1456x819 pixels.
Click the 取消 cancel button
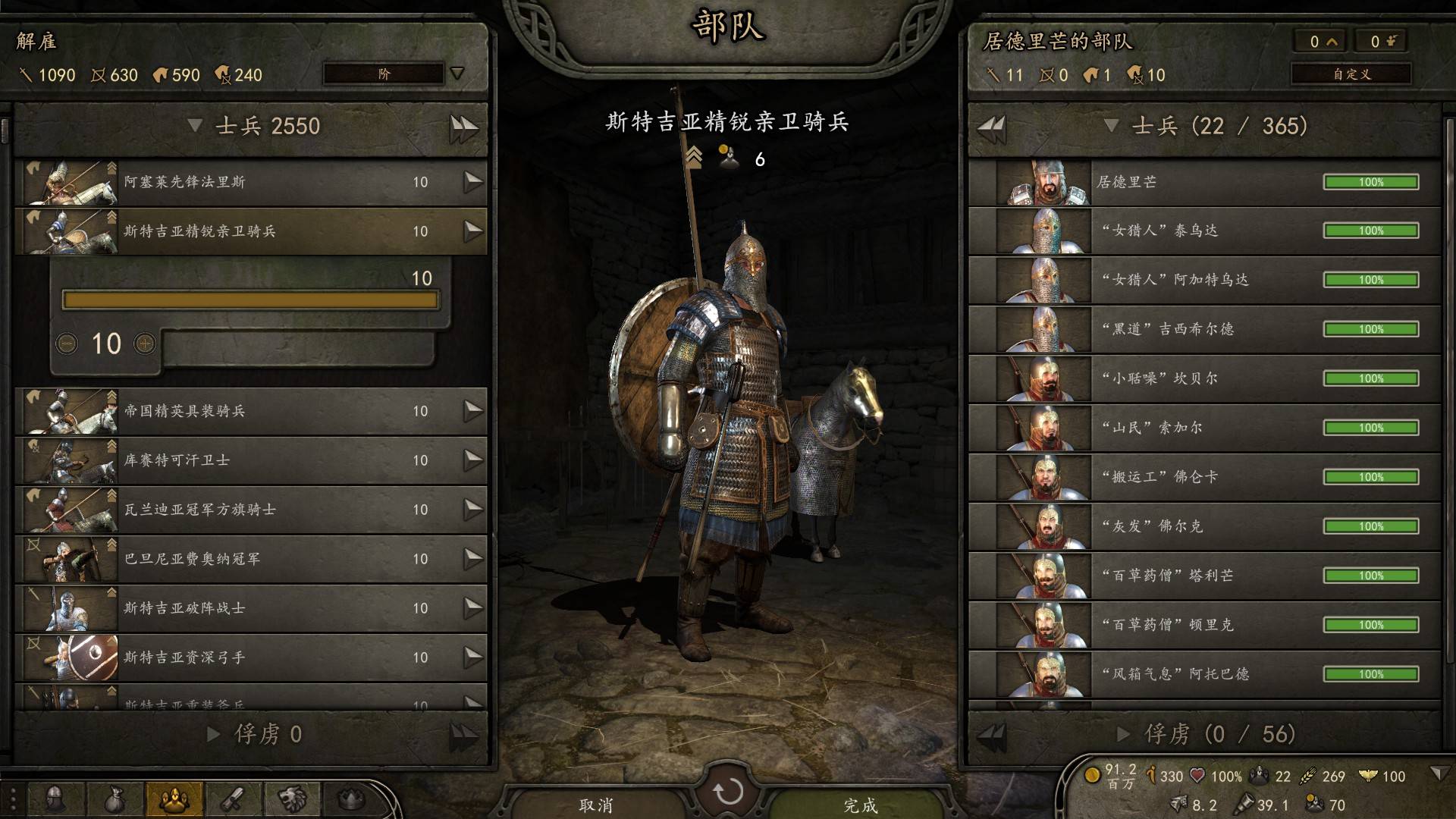point(596,805)
